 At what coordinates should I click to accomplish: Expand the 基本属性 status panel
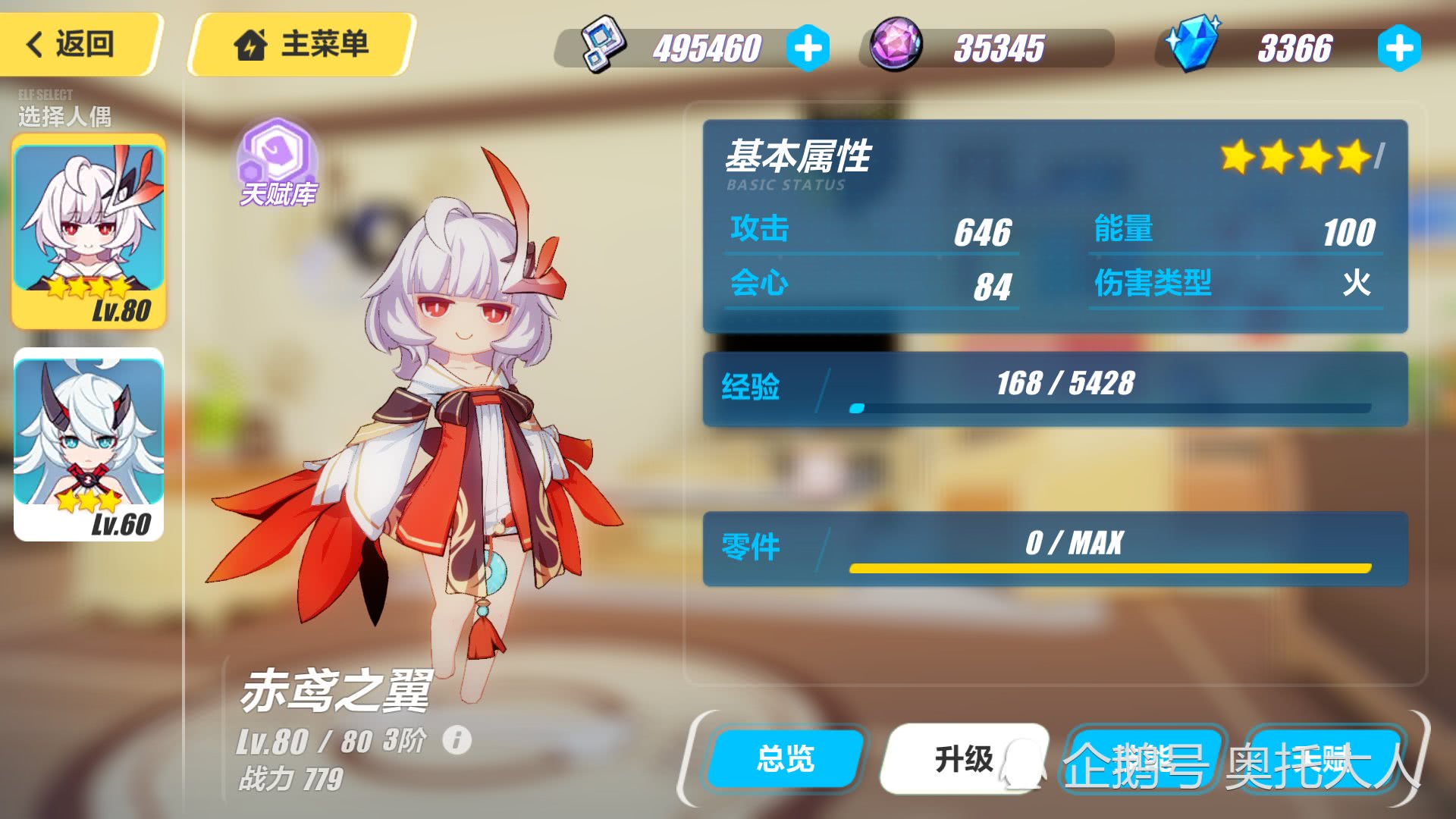799,158
